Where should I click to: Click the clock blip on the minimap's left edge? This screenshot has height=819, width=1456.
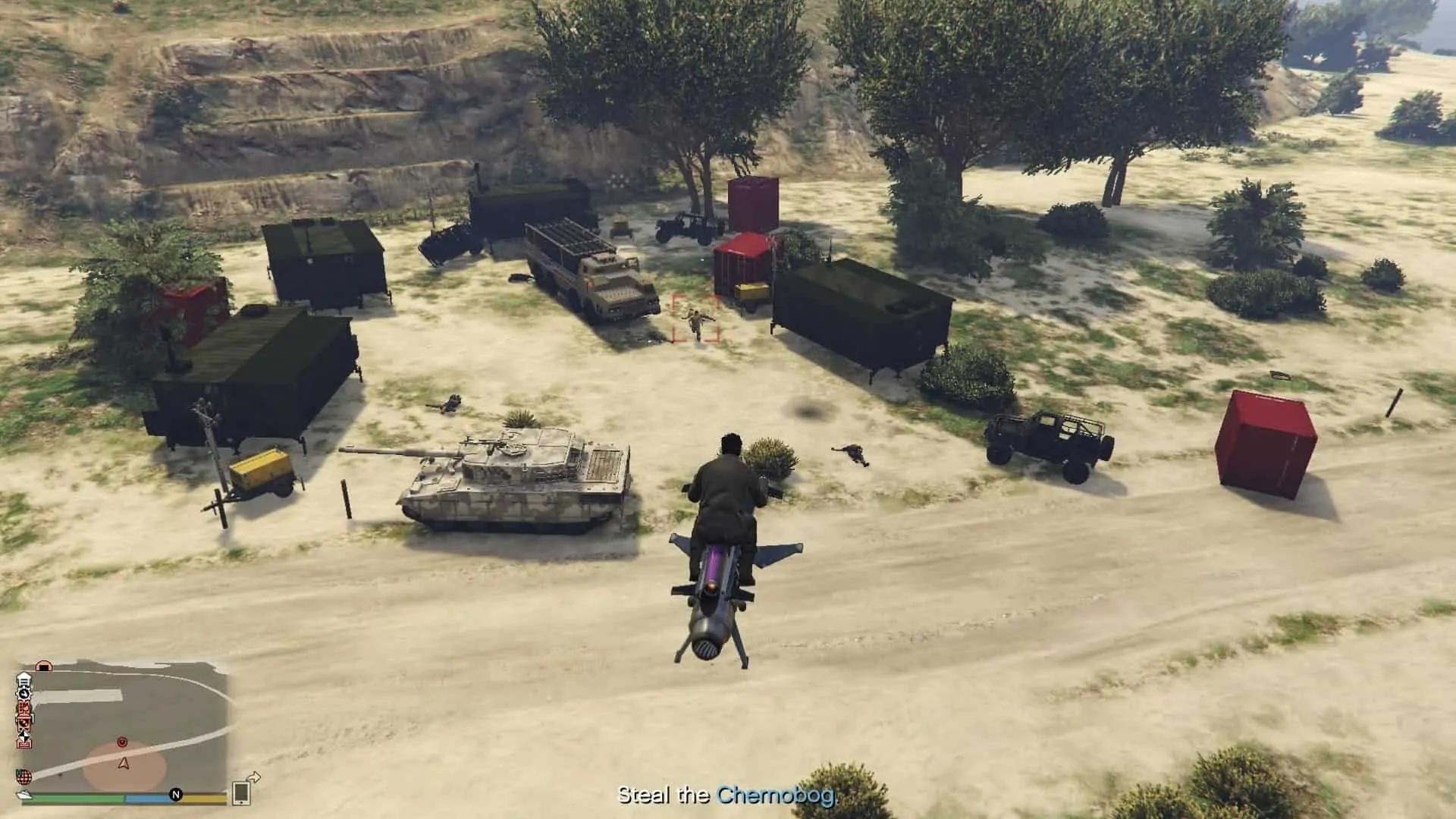pyautogui.click(x=24, y=695)
